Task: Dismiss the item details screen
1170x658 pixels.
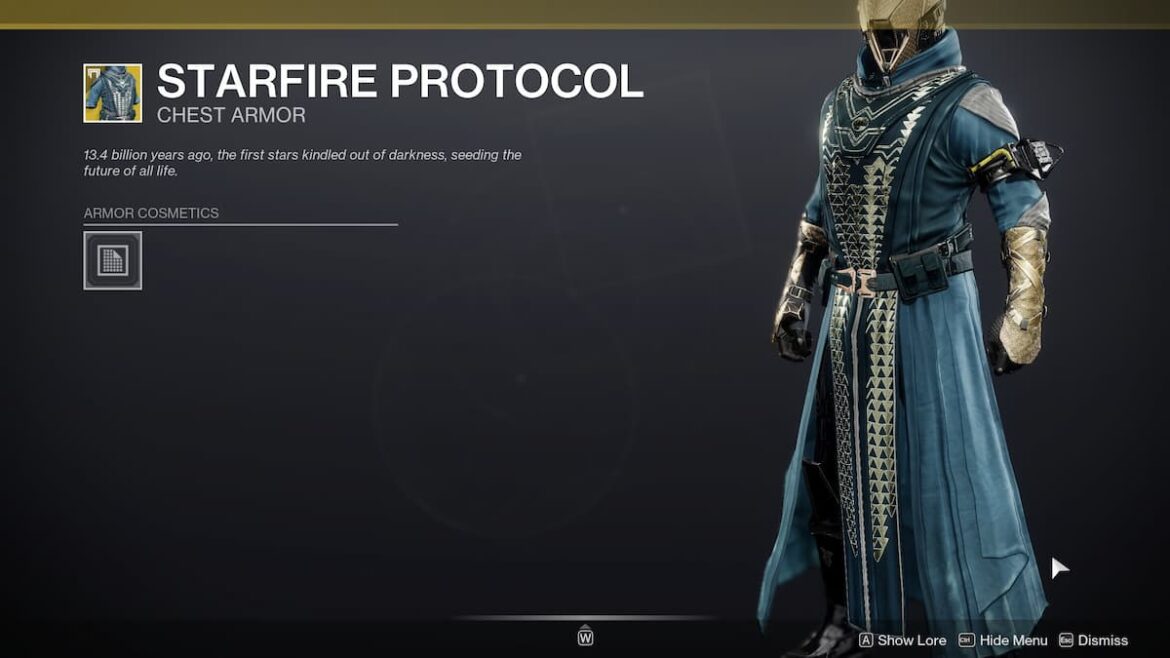Action: click(1093, 640)
